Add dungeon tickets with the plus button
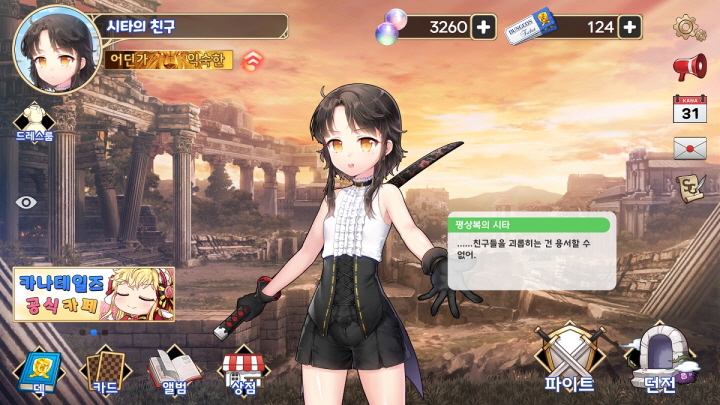This screenshot has height=405, width=720. pos(630,27)
